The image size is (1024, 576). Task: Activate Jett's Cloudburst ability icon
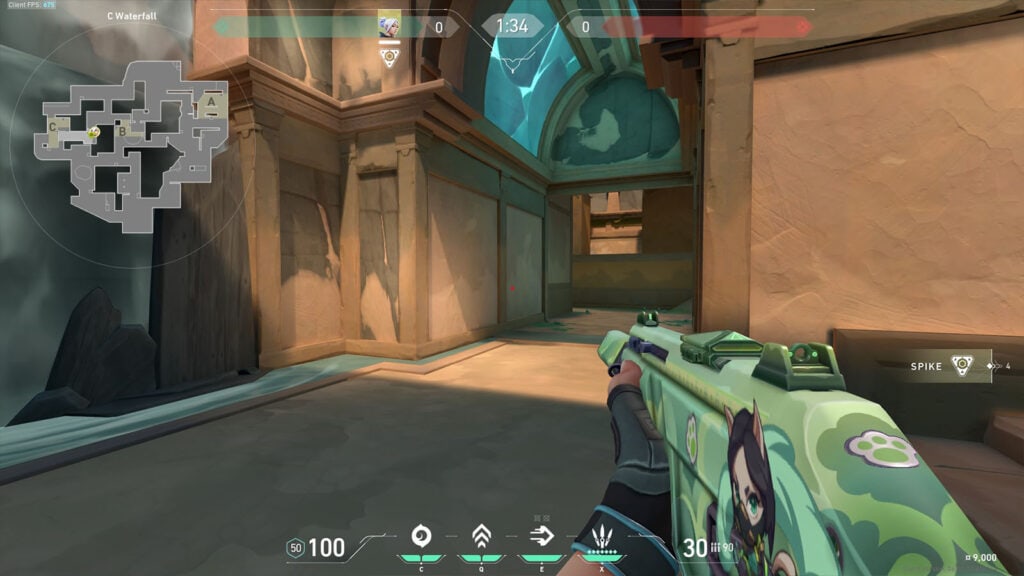click(x=421, y=537)
